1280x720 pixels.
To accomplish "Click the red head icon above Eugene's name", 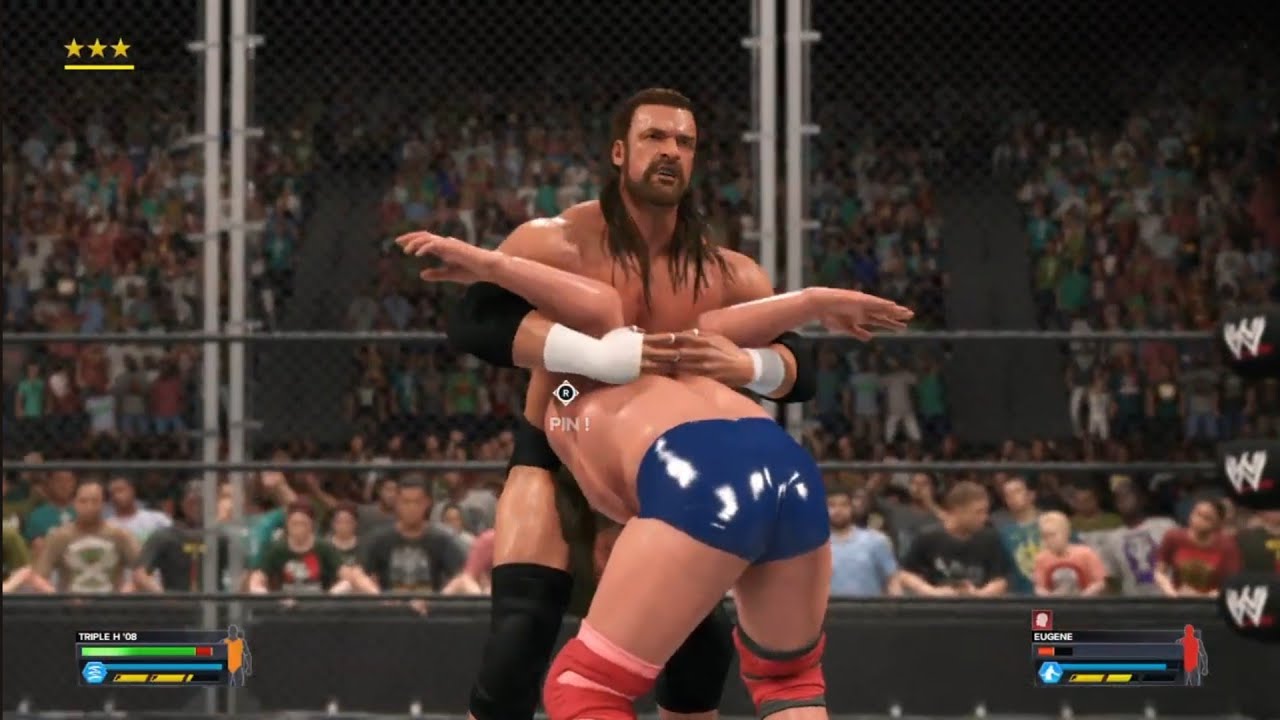I will (1040, 619).
